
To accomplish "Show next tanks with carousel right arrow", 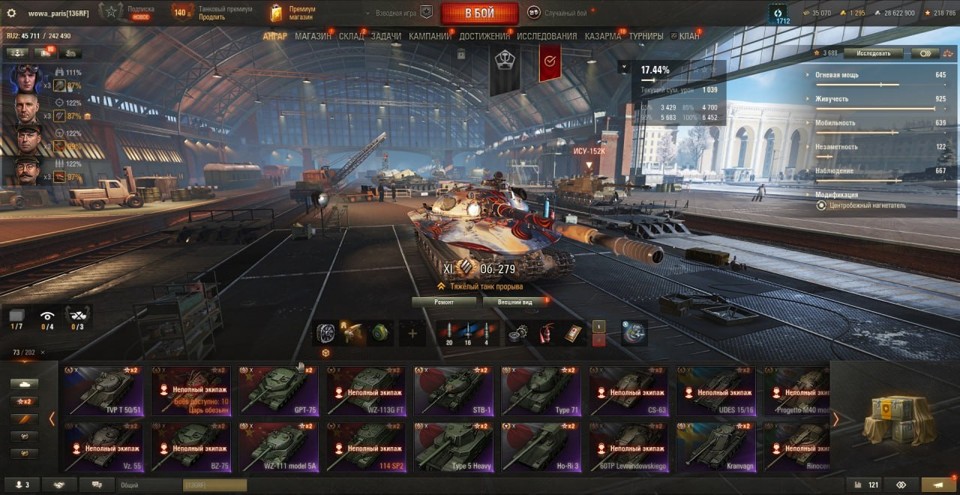I will coord(836,419).
